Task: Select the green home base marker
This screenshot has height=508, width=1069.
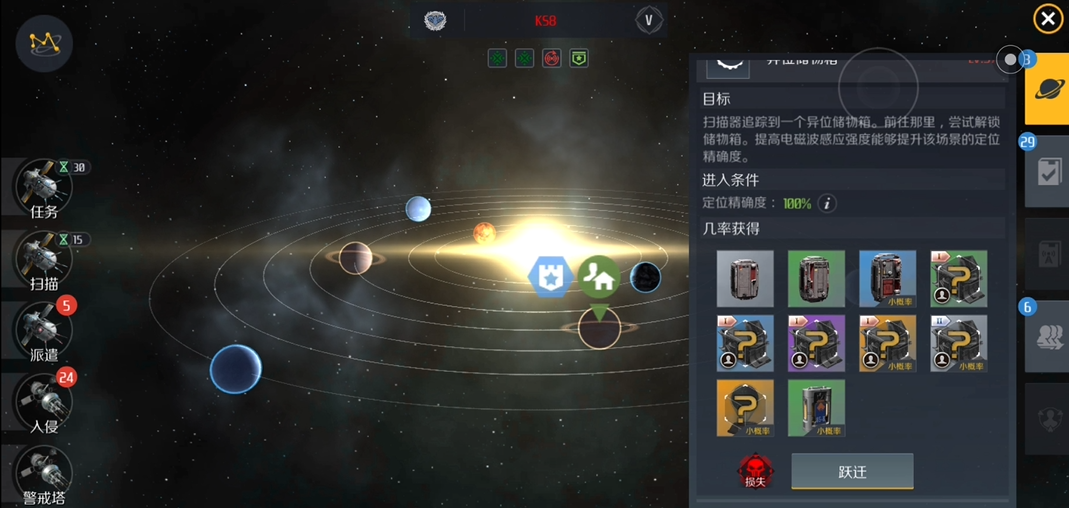Action: [x=599, y=277]
